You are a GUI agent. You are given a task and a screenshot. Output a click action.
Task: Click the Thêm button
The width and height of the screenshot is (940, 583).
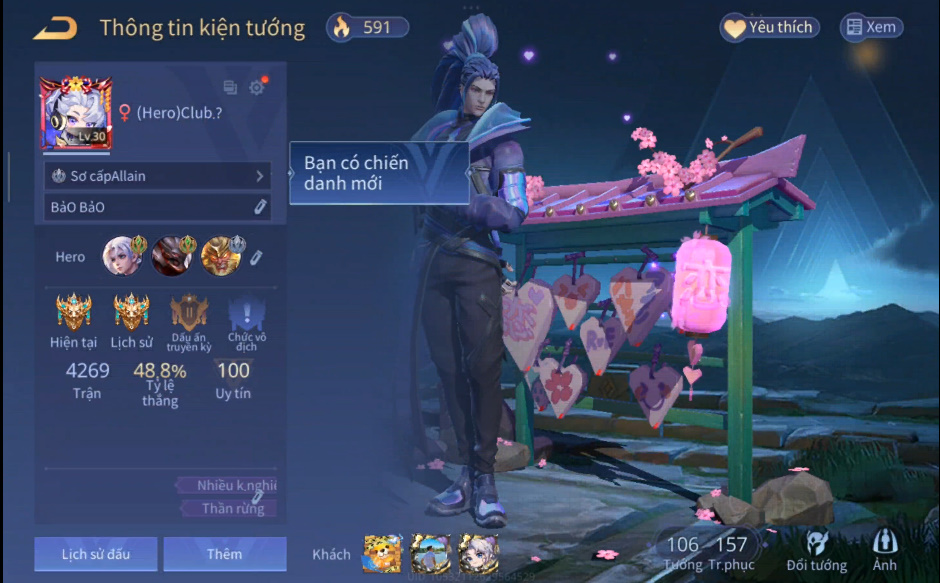224,554
